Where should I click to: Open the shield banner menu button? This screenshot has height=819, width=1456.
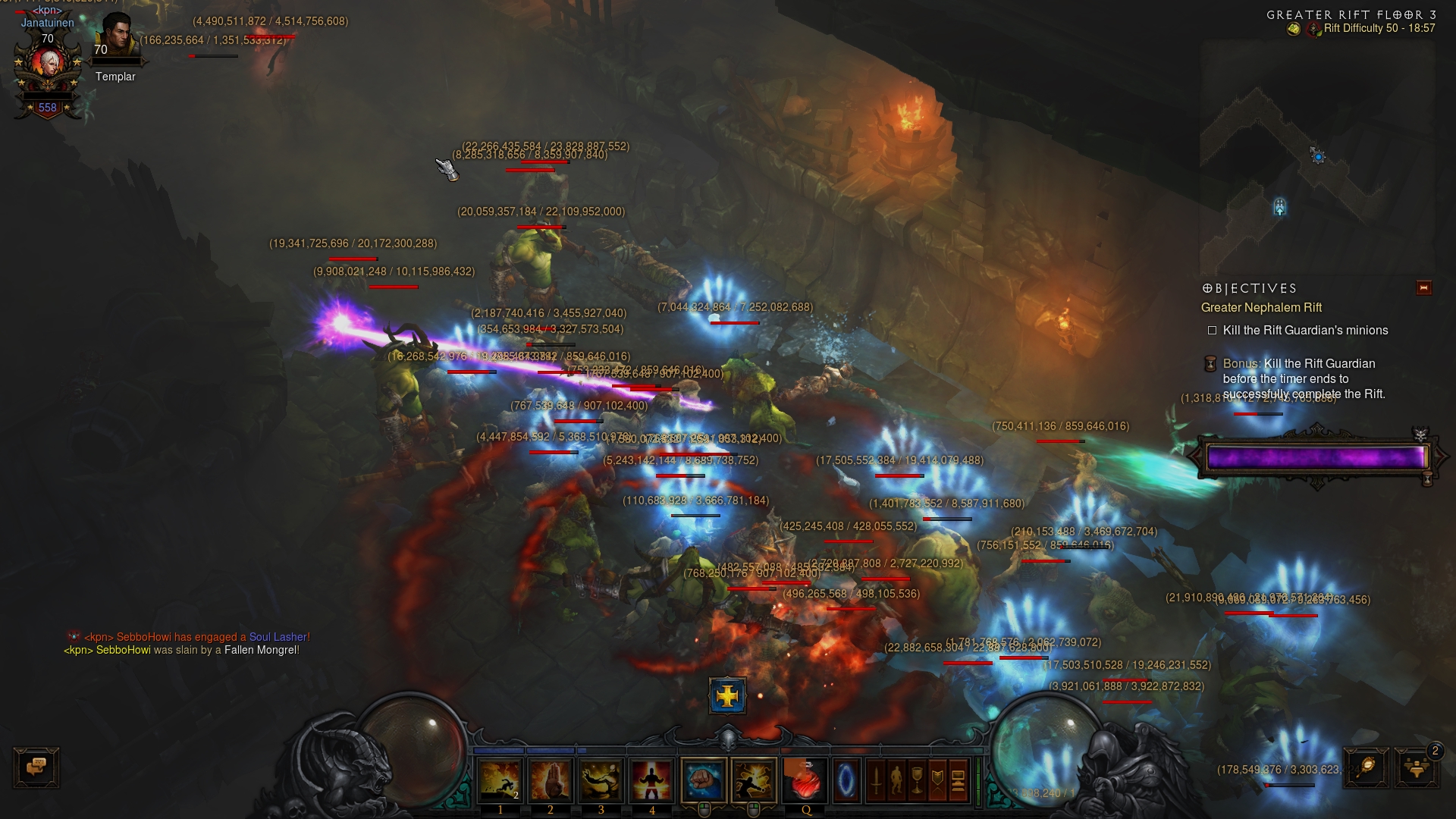[x=937, y=780]
